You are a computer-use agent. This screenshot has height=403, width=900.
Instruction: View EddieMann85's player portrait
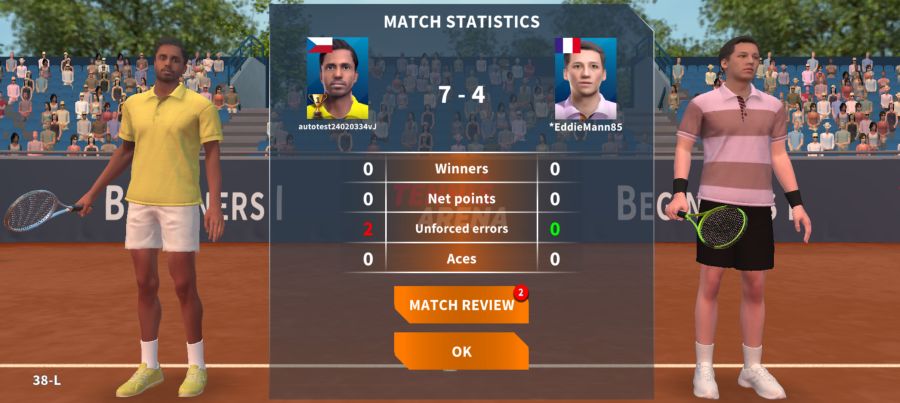point(585,79)
